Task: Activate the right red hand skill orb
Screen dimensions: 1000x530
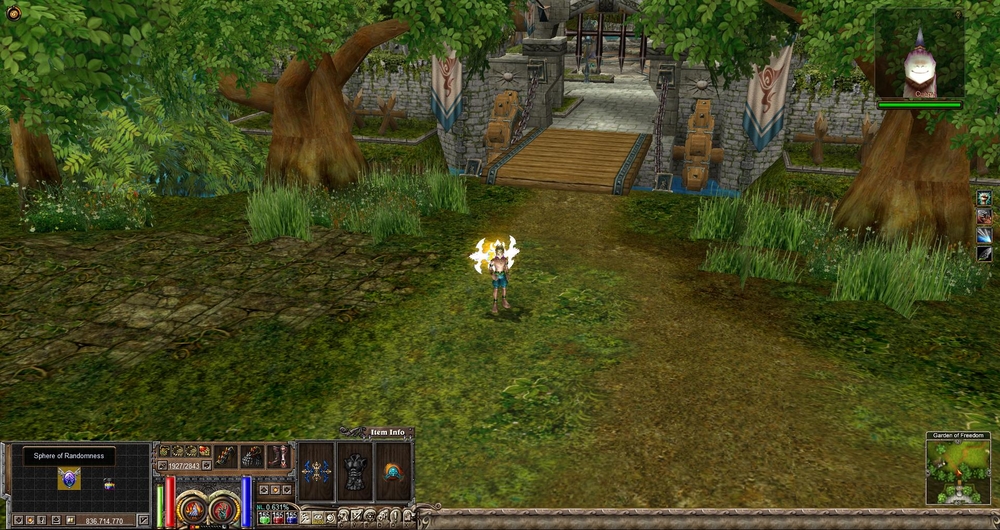Action: pyautogui.click(x=224, y=508)
